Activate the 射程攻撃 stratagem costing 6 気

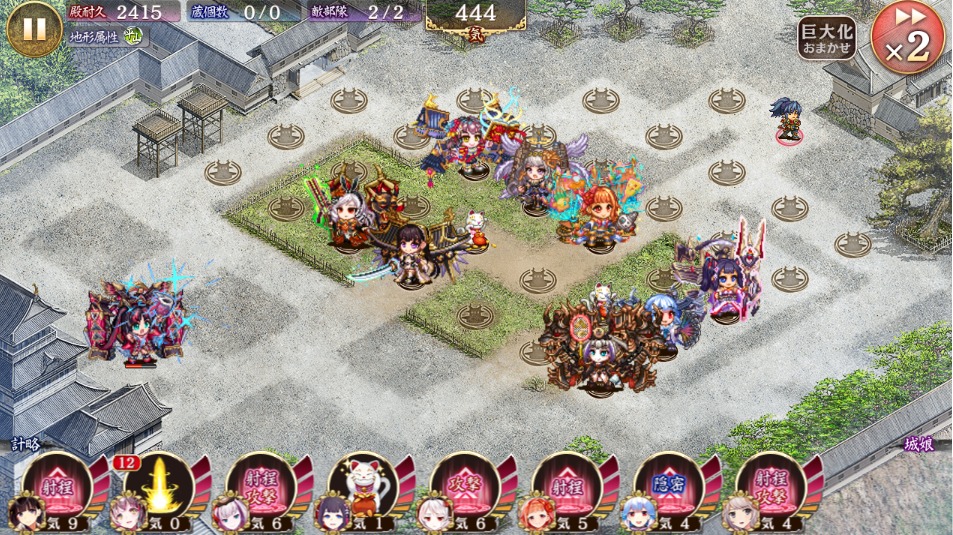click(x=262, y=485)
